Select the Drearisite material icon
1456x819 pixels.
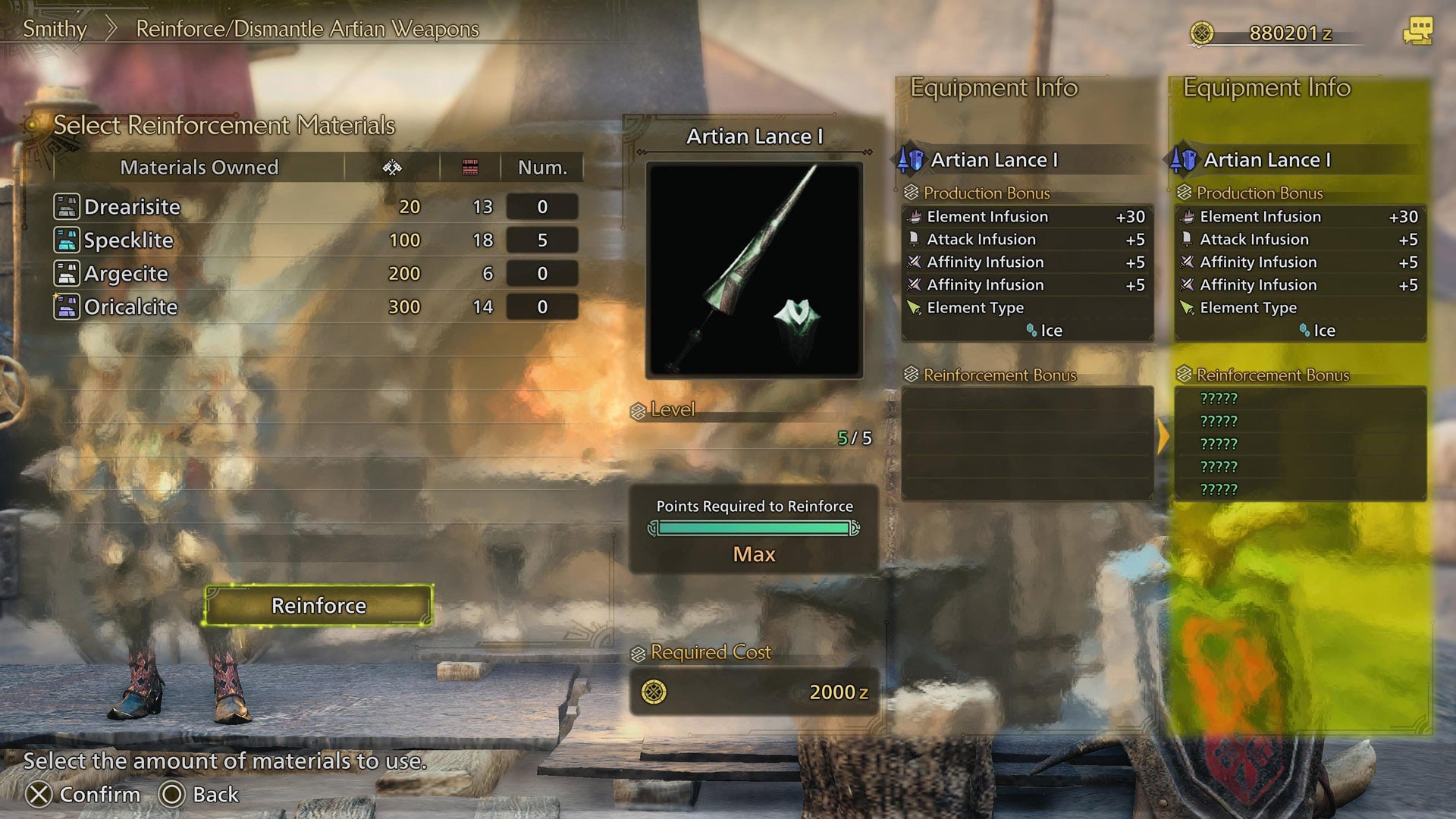pos(67,206)
